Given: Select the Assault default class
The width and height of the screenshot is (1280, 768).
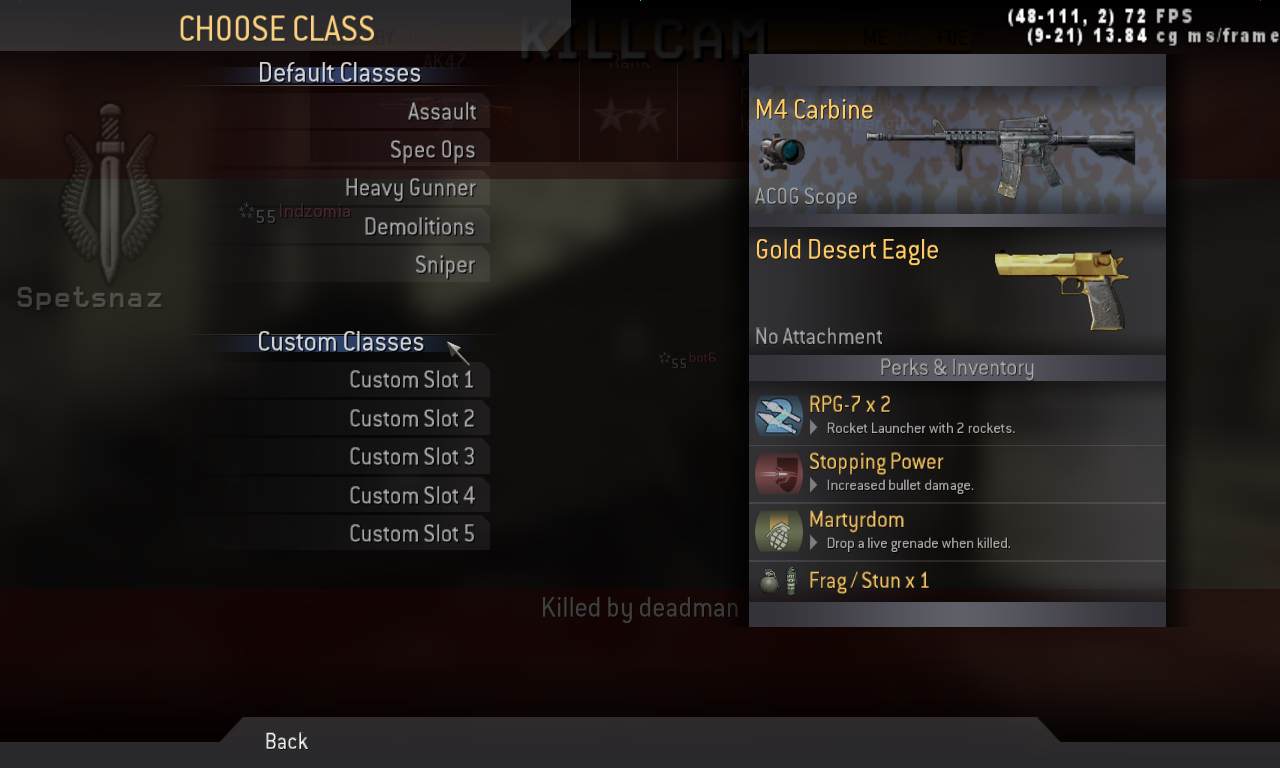Looking at the screenshot, I should [x=441, y=112].
